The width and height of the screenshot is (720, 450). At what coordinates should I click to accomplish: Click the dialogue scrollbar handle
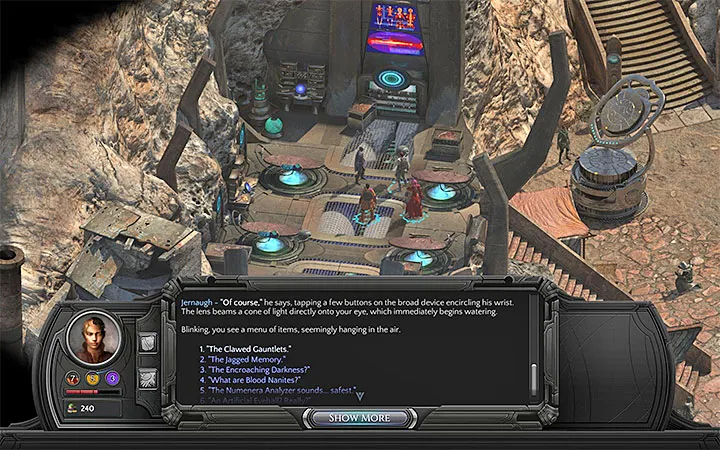click(x=532, y=377)
